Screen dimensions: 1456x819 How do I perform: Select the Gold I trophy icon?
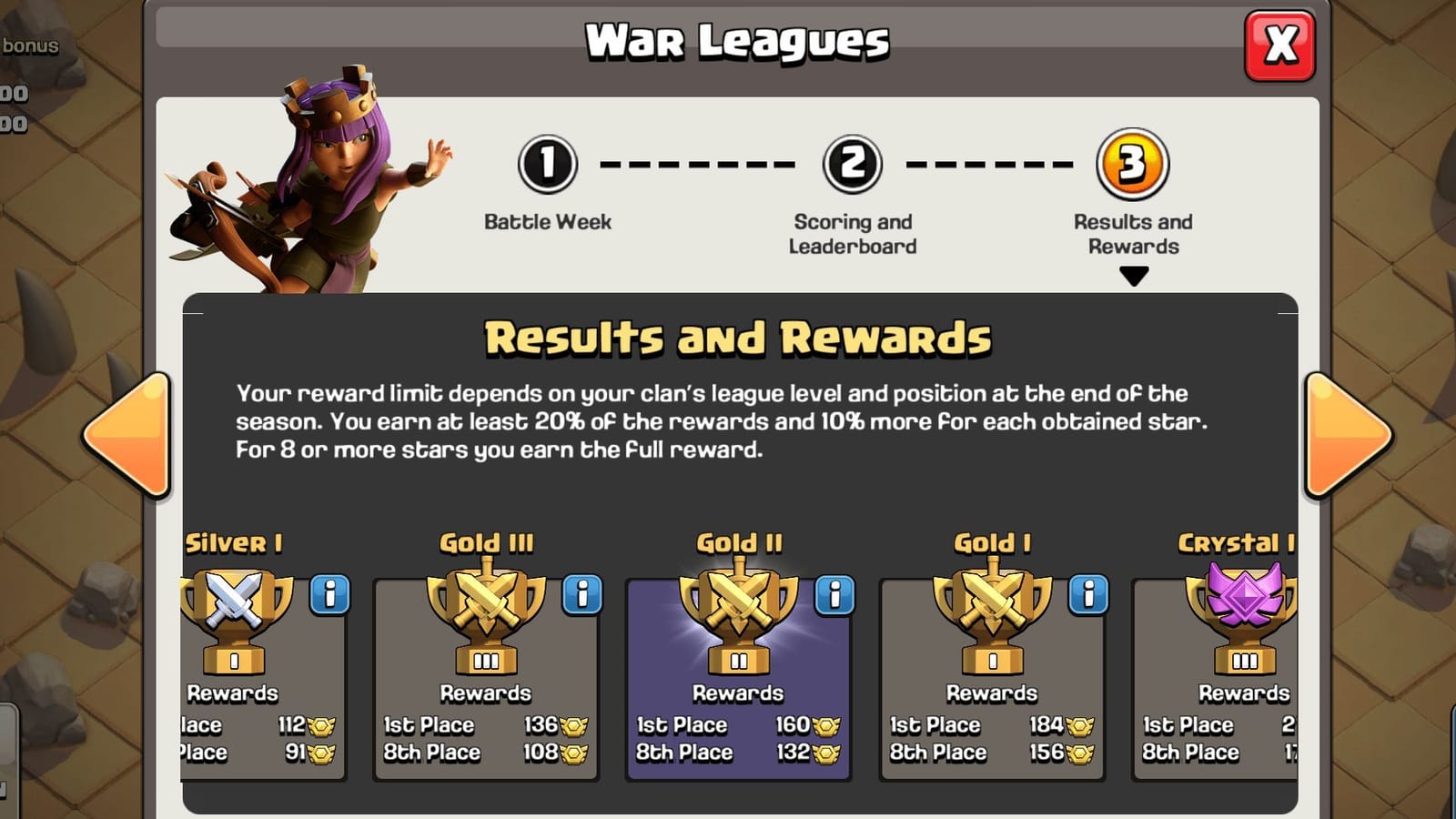click(x=992, y=619)
